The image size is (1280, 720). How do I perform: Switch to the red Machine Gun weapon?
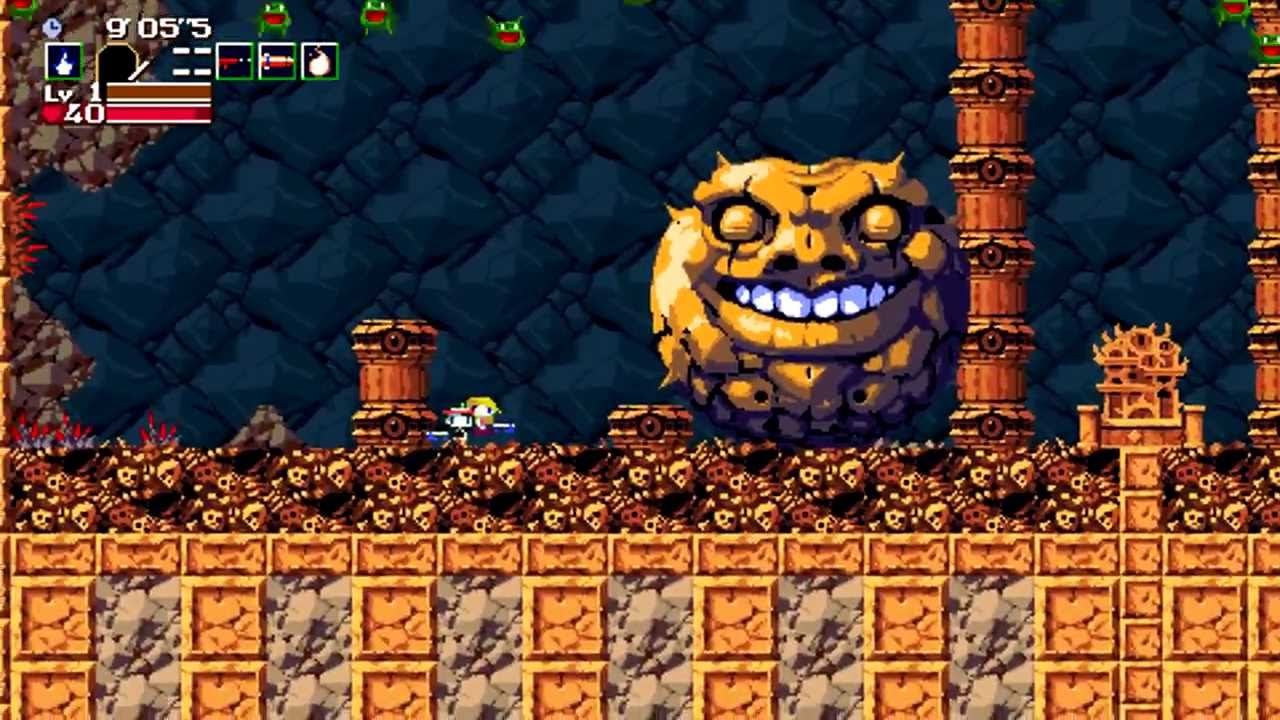click(x=235, y=62)
